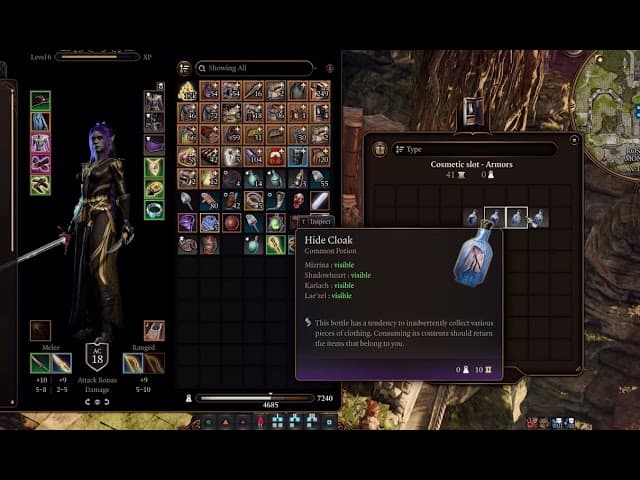Select the equipped amulet slot
The image size is (640, 480).
pyautogui.click(x=153, y=166)
